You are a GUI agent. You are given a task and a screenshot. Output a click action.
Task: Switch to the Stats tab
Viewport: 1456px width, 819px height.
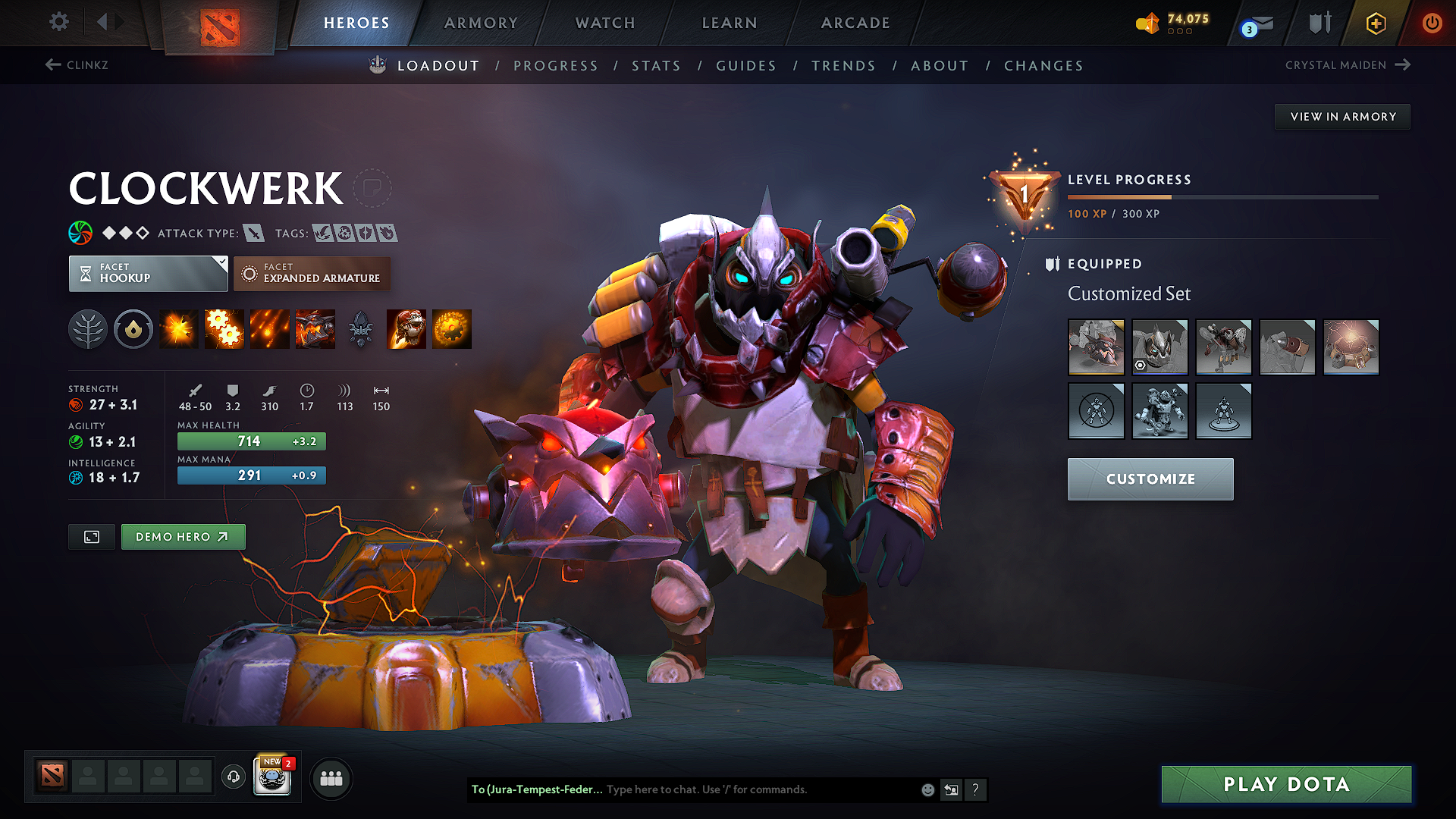click(657, 66)
